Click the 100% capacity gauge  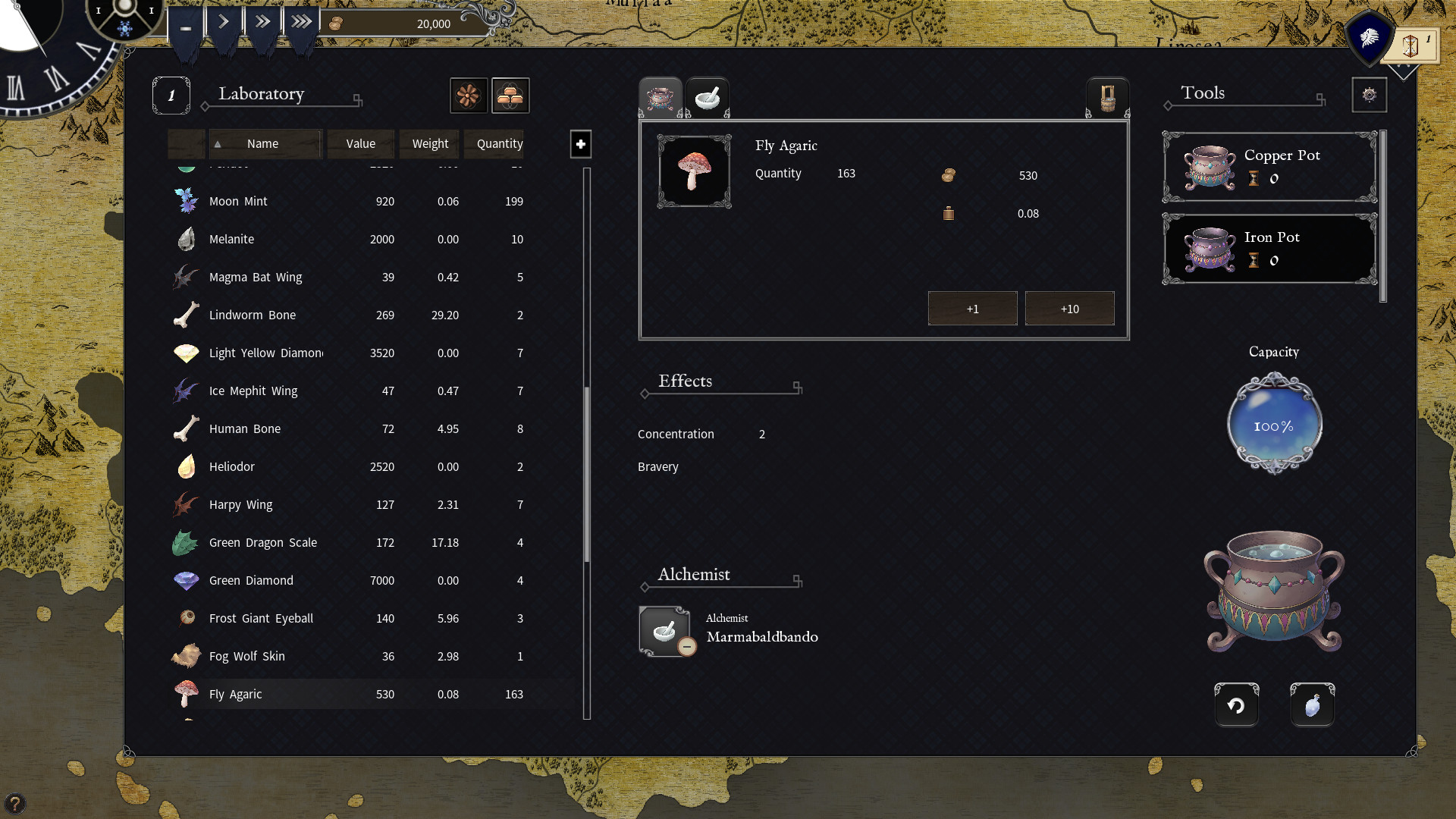[x=1272, y=423]
